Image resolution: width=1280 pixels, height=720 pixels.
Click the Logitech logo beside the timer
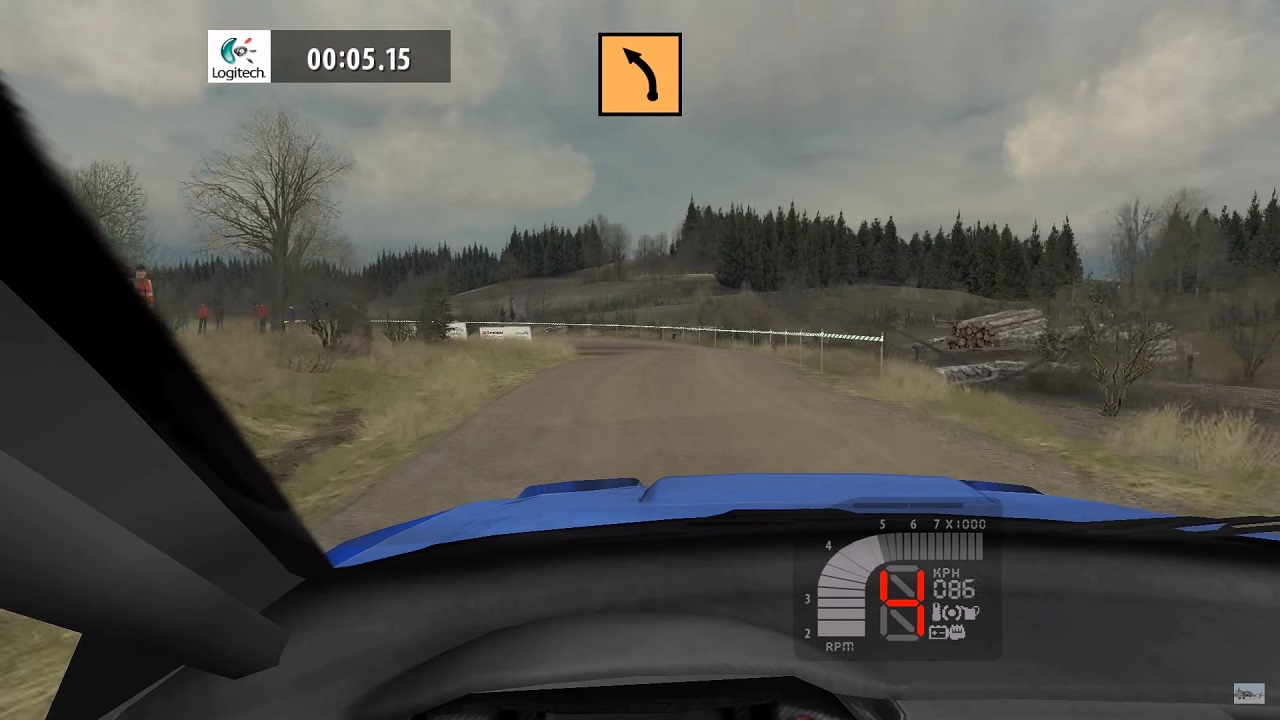pyautogui.click(x=239, y=56)
